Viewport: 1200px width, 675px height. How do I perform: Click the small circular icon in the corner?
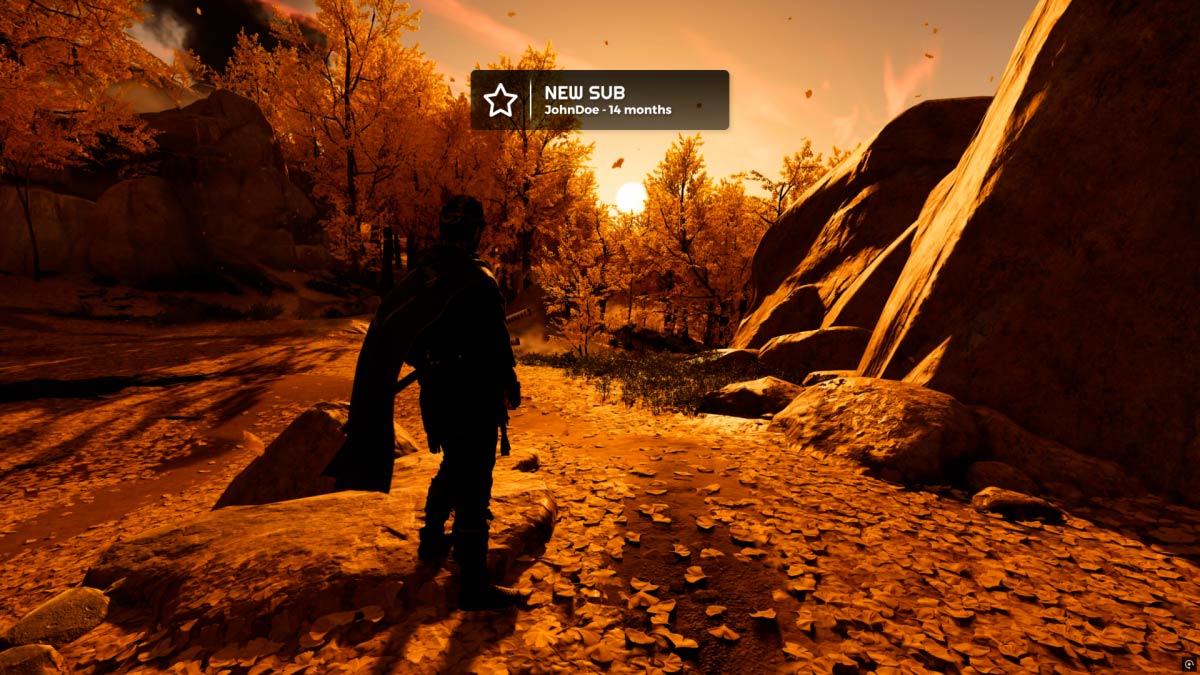coord(1188,664)
